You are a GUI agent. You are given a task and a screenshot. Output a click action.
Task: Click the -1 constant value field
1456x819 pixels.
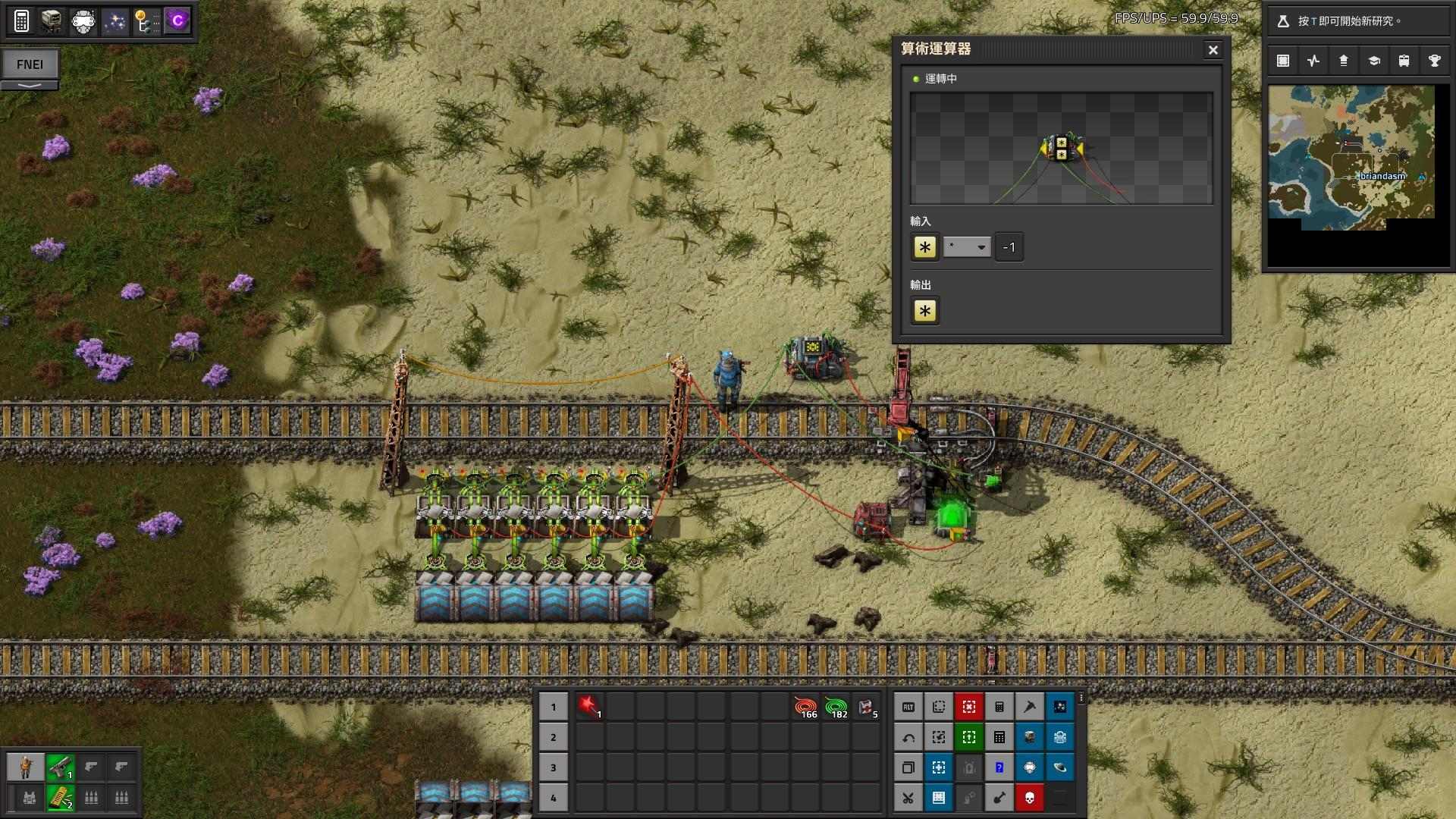1009,246
